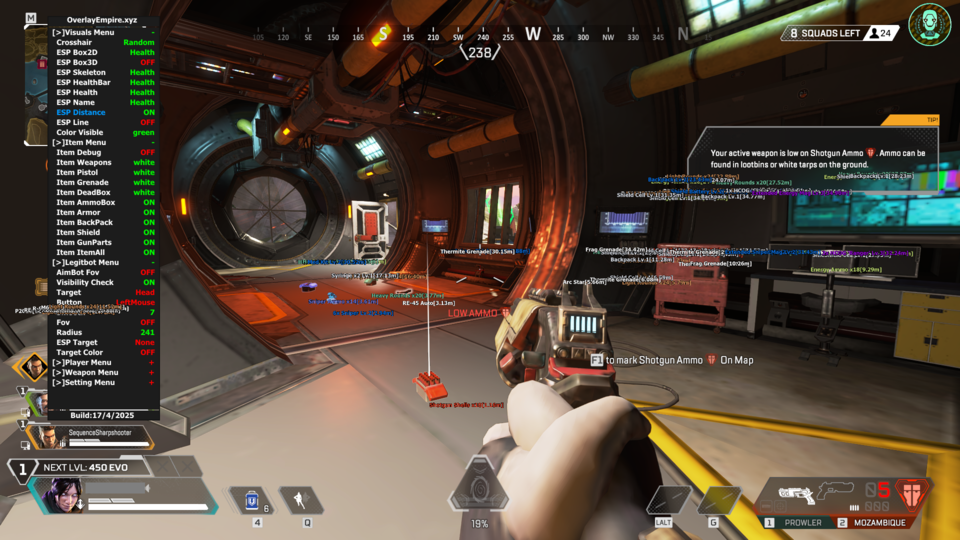This screenshot has width=960, height=540.
Task: Open the round badge in the top corner
Action: tap(929, 24)
